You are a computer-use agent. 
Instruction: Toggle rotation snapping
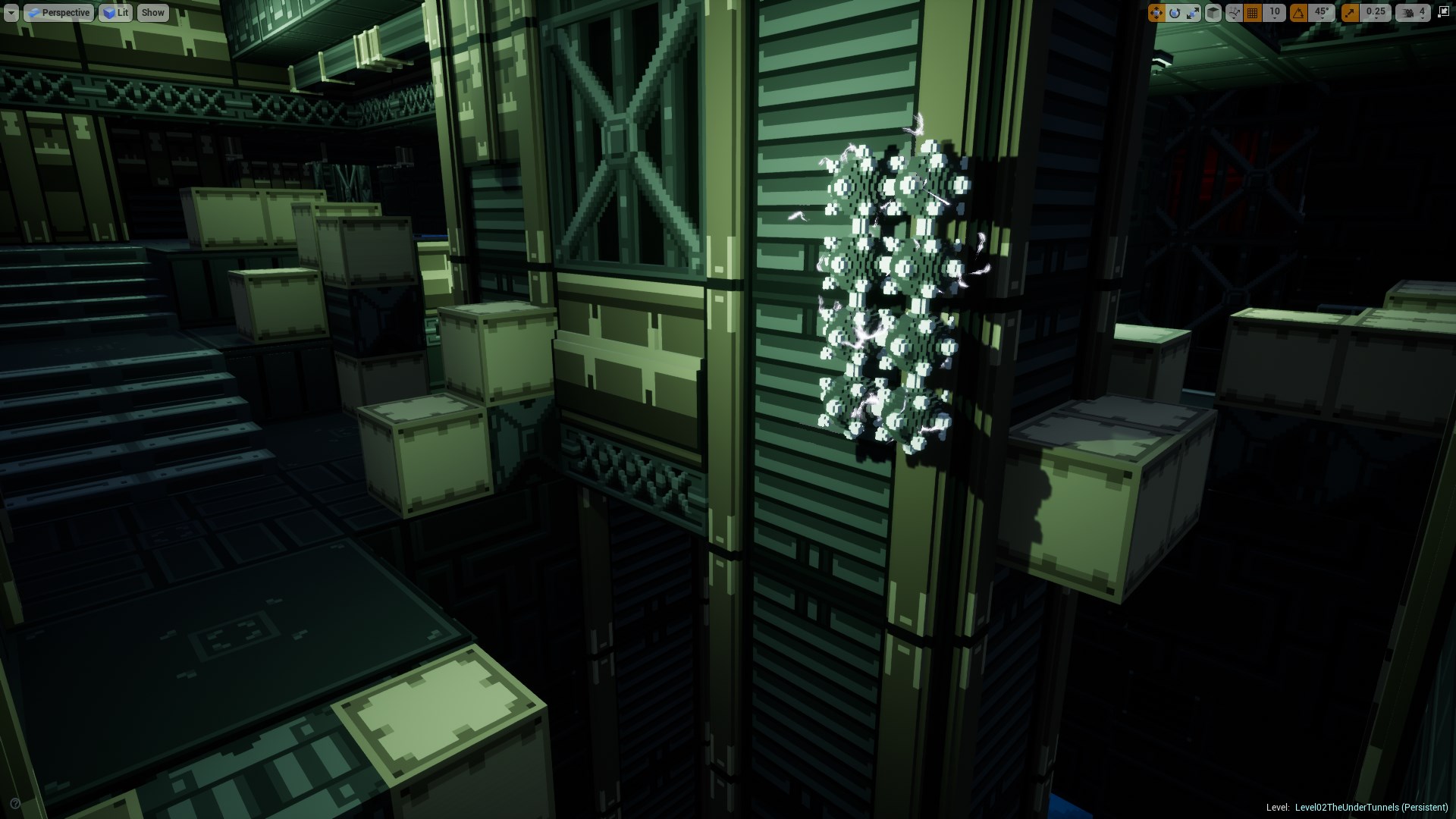1300,12
